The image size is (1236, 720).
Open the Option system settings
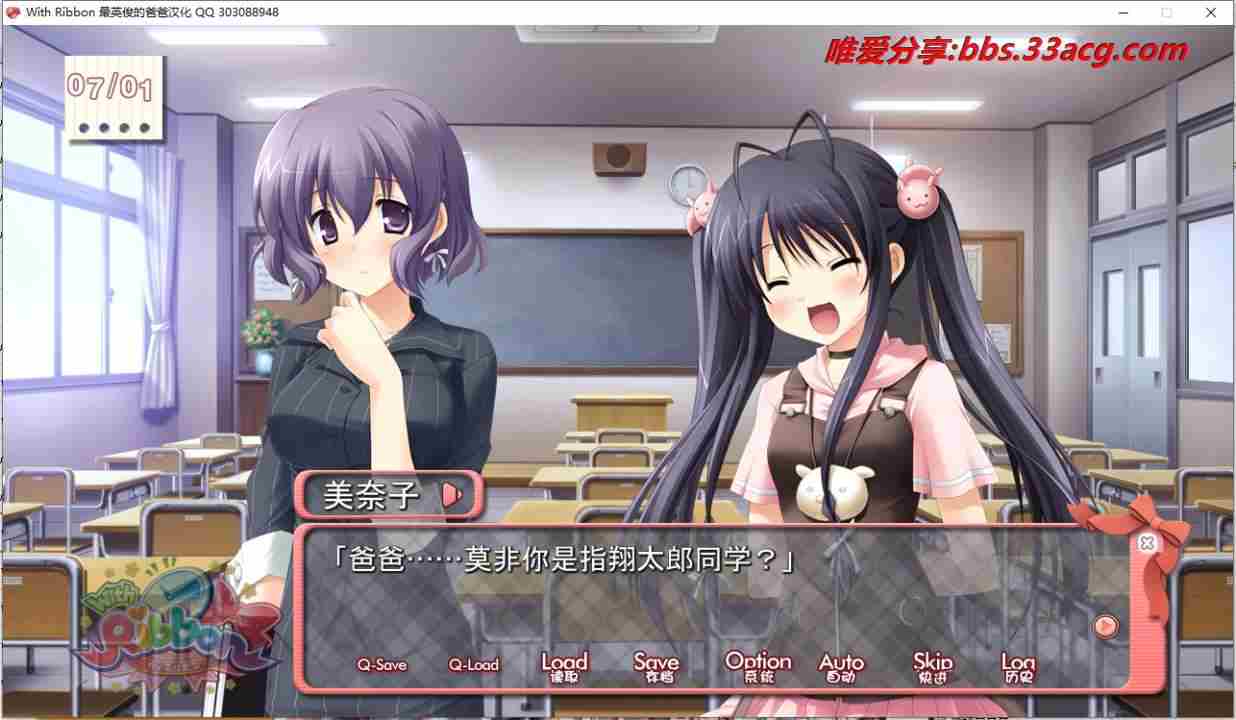click(758, 666)
